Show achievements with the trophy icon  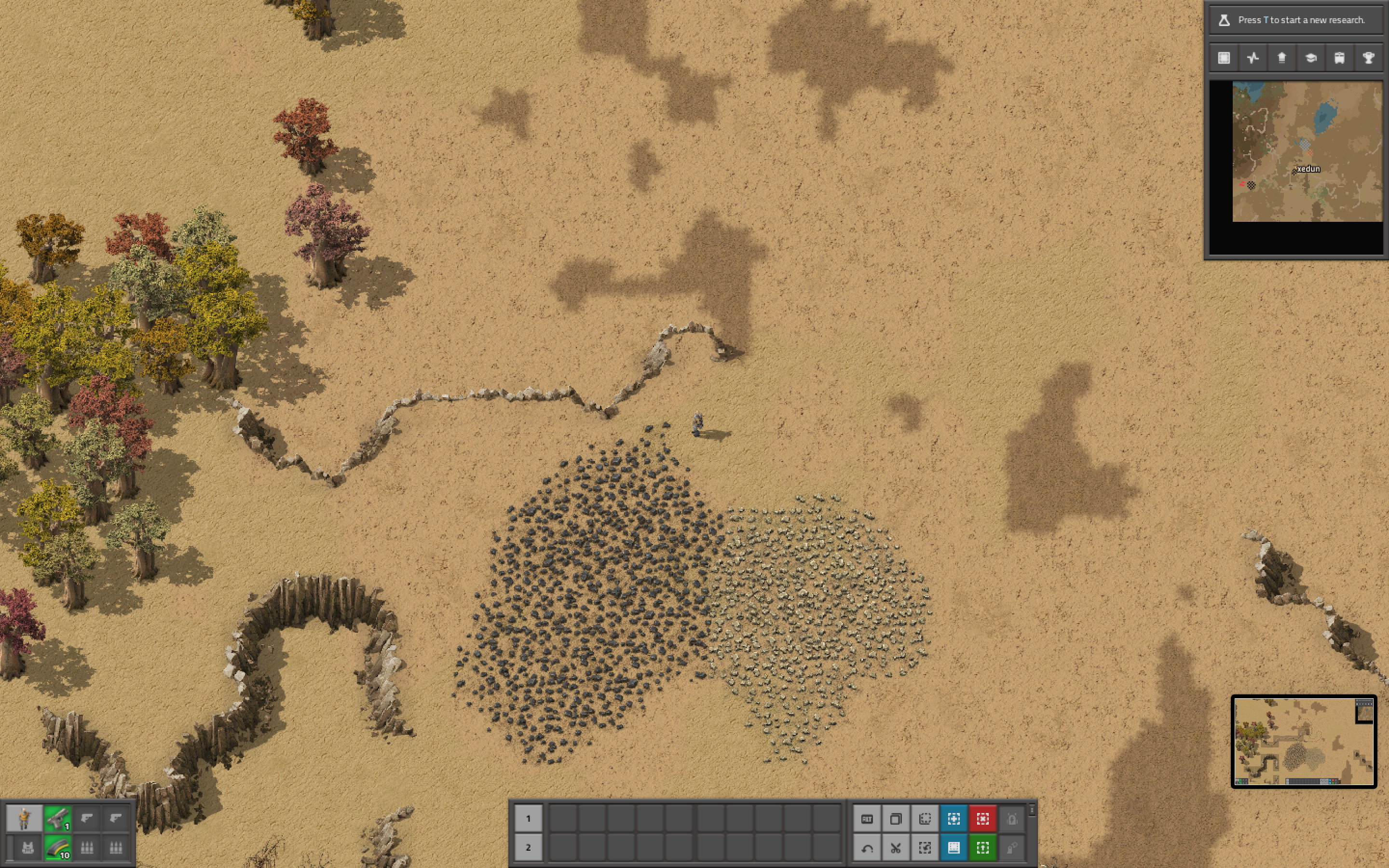point(1369,58)
